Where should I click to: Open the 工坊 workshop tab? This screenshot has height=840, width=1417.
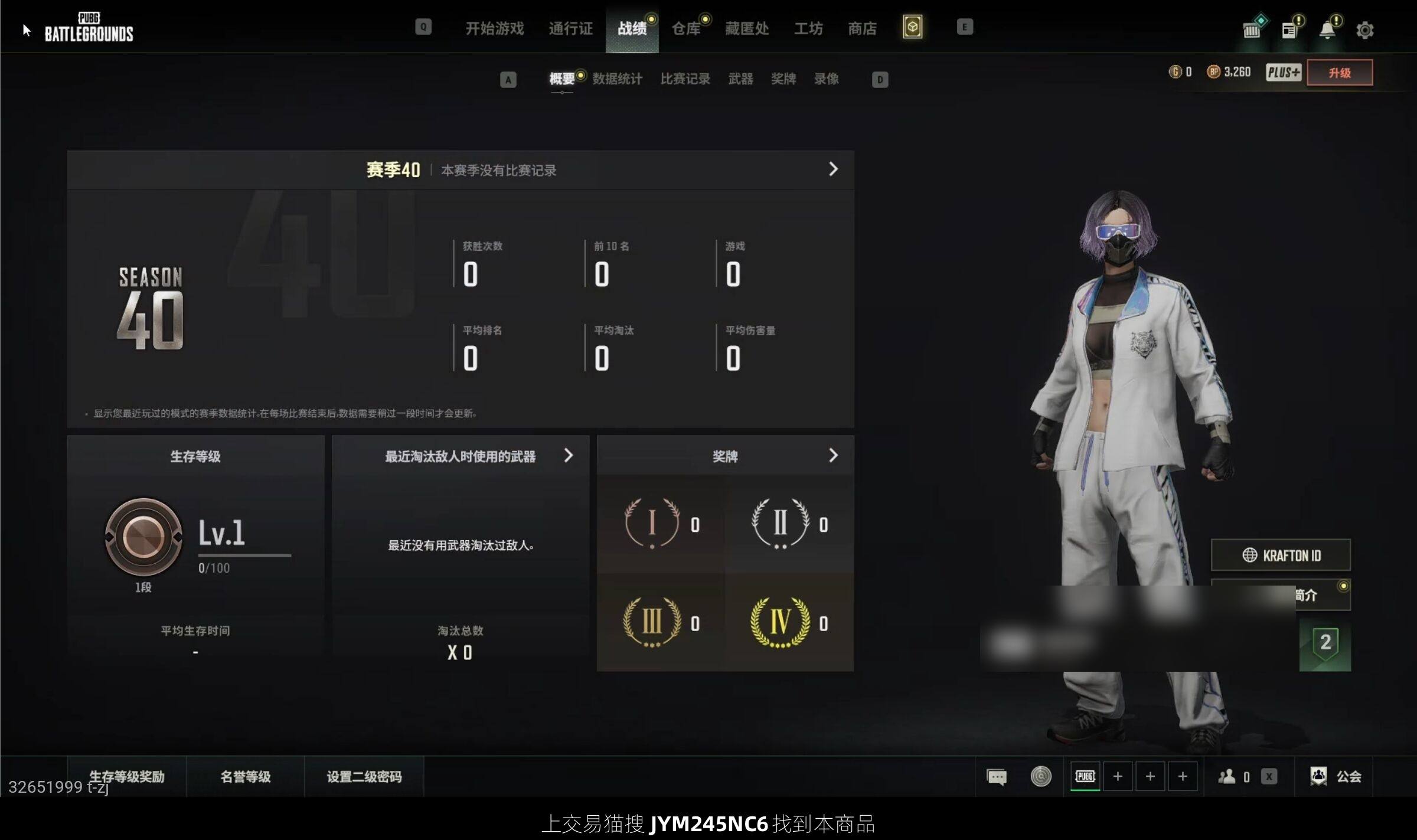point(808,28)
